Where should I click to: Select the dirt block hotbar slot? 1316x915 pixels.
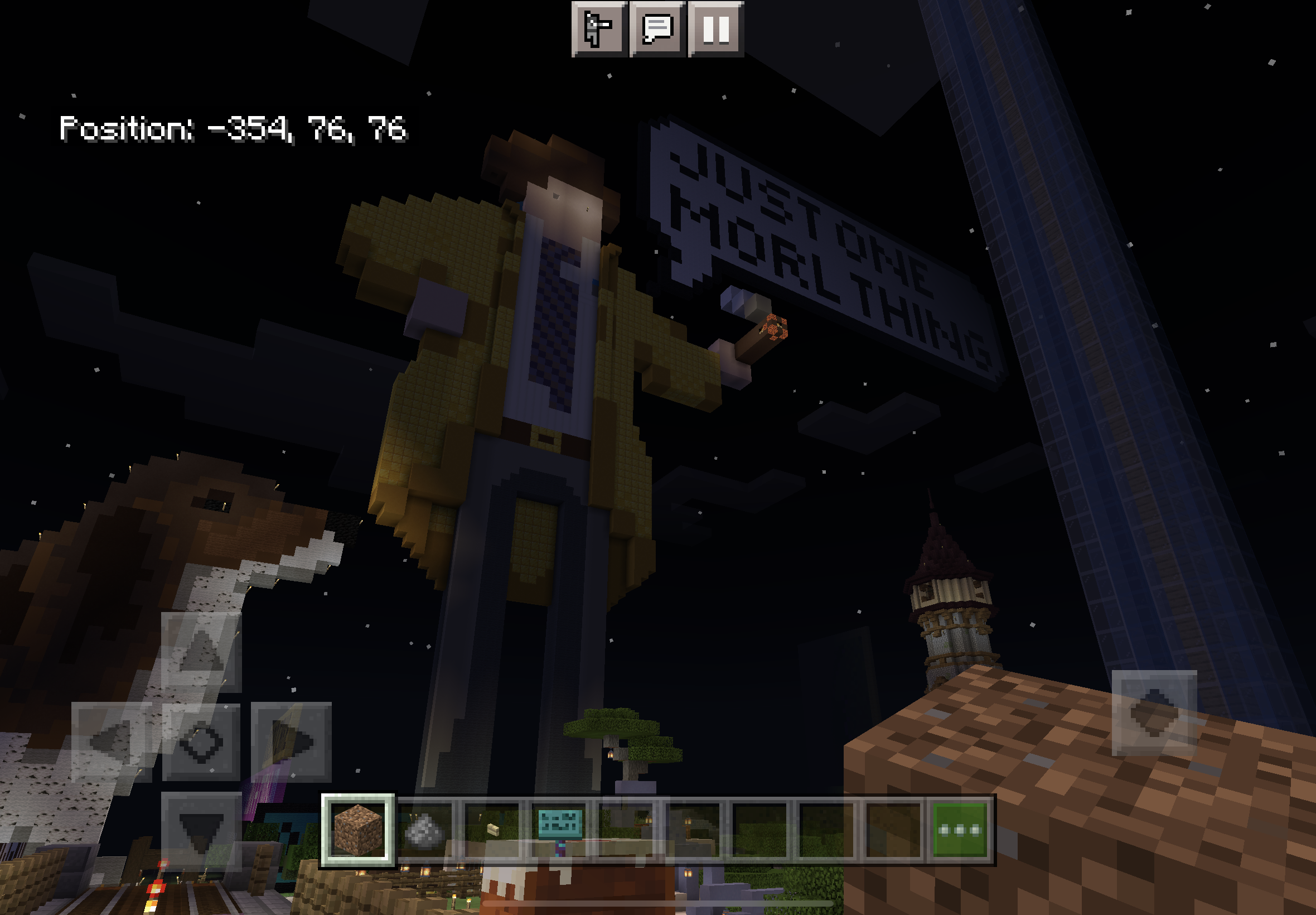[358, 829]
